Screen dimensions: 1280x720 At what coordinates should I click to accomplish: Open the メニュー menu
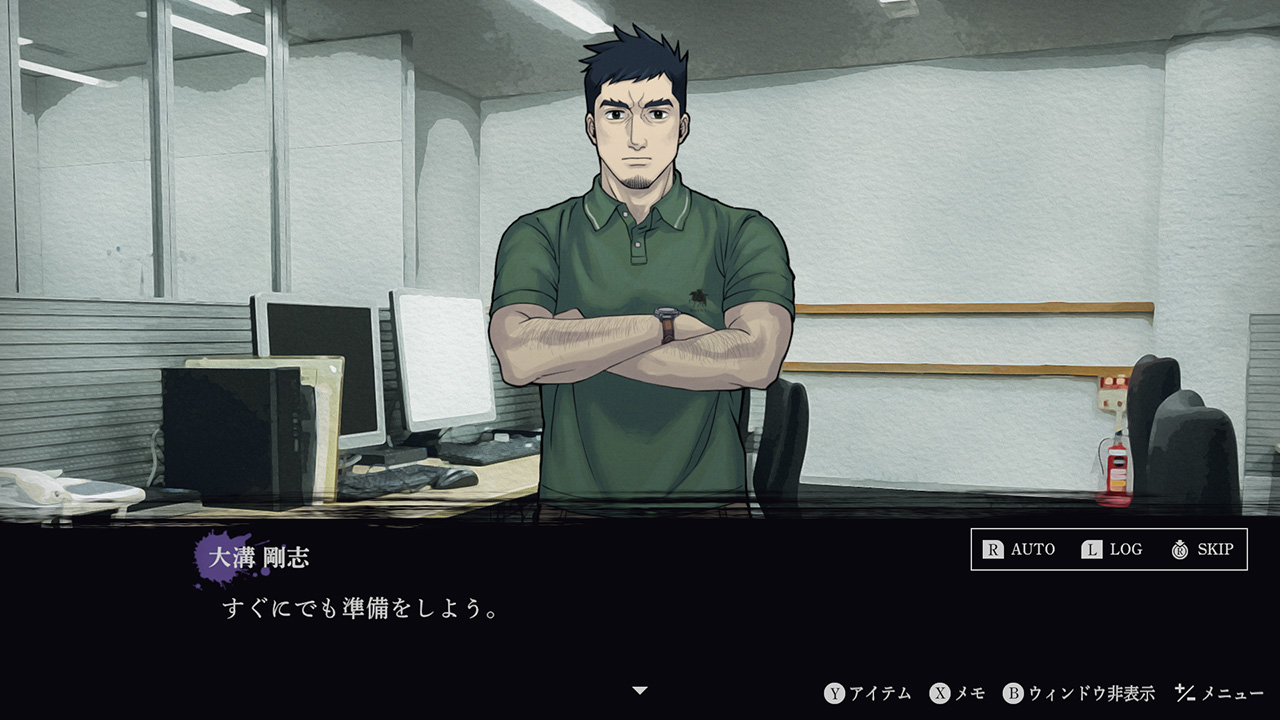[1220, 693]
